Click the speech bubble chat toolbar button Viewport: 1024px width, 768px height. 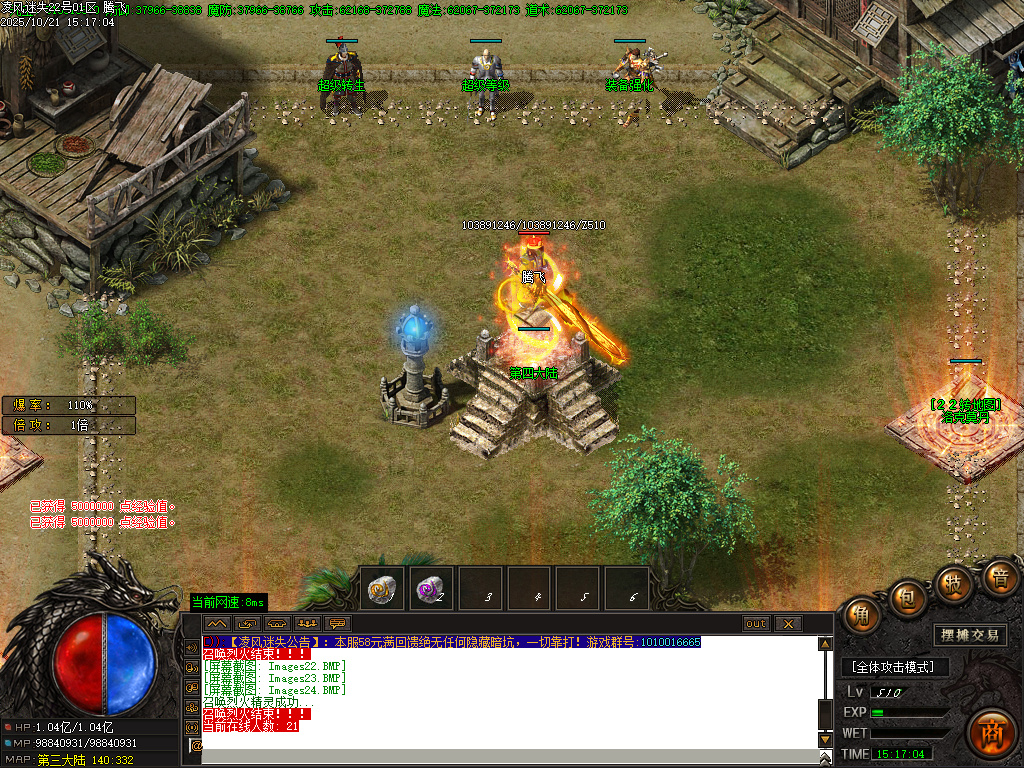[337, 624]
